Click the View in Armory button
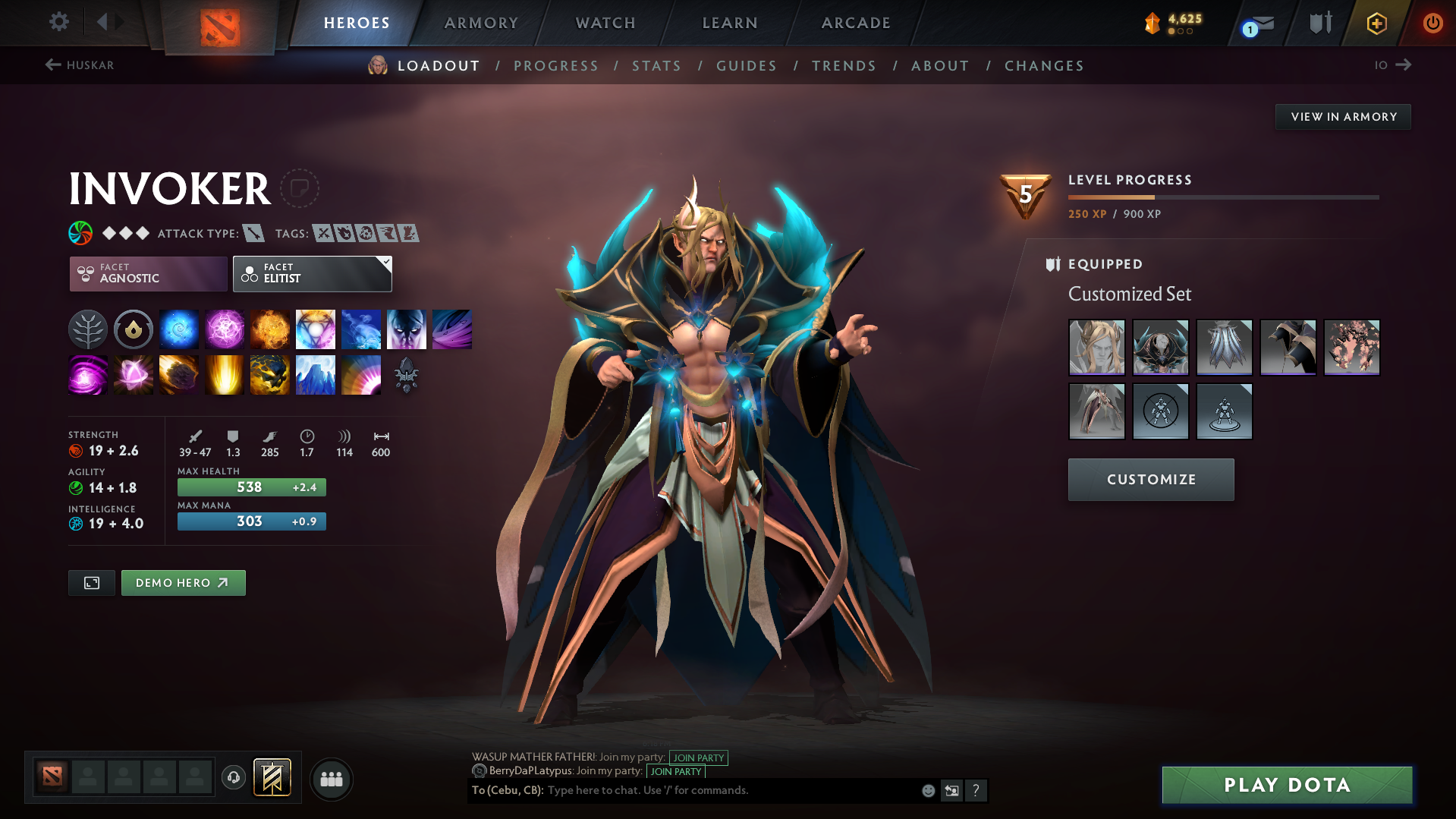 (1342, 116)
